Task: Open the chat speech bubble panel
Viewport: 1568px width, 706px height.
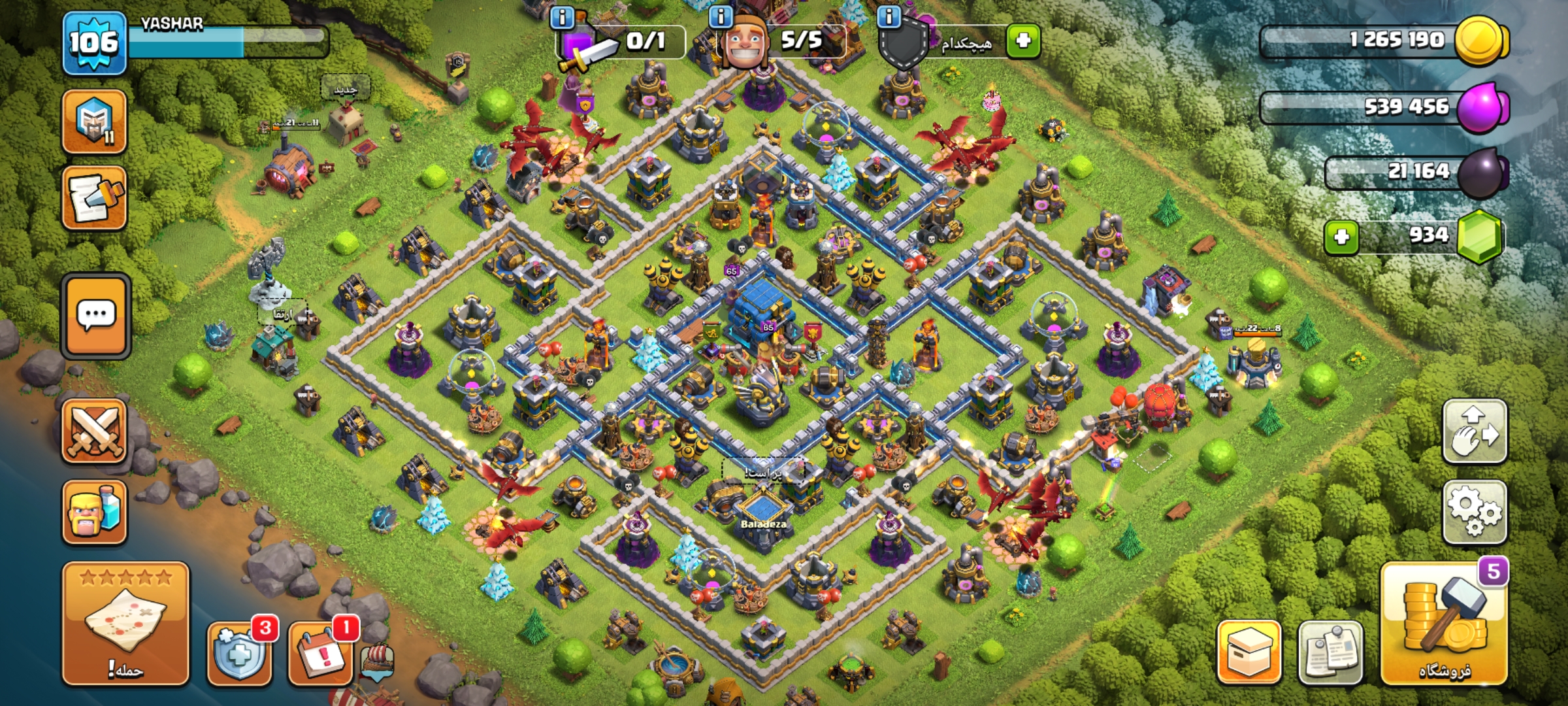Action: pos(96,316)
